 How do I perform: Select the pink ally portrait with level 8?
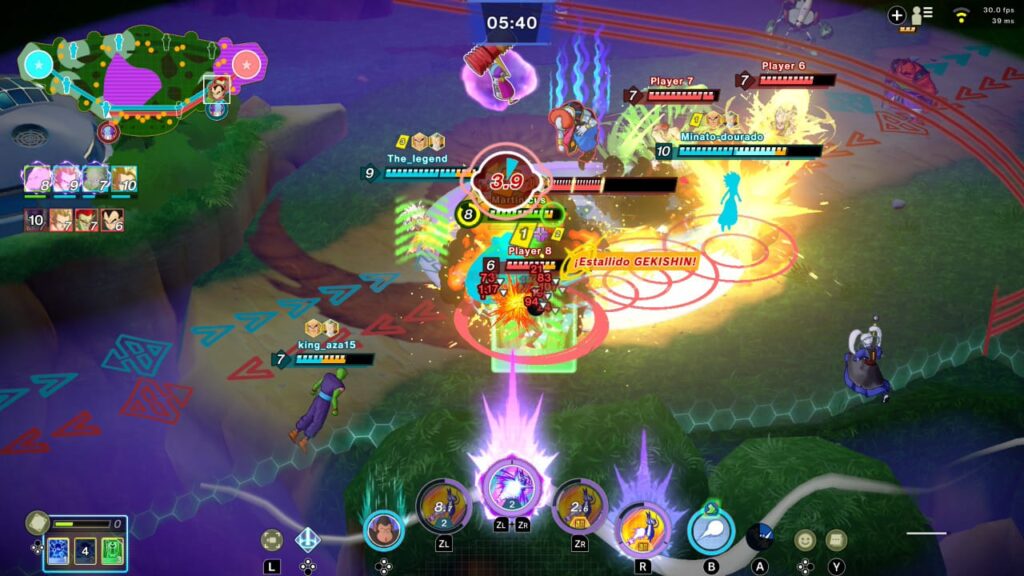(38, 180)
